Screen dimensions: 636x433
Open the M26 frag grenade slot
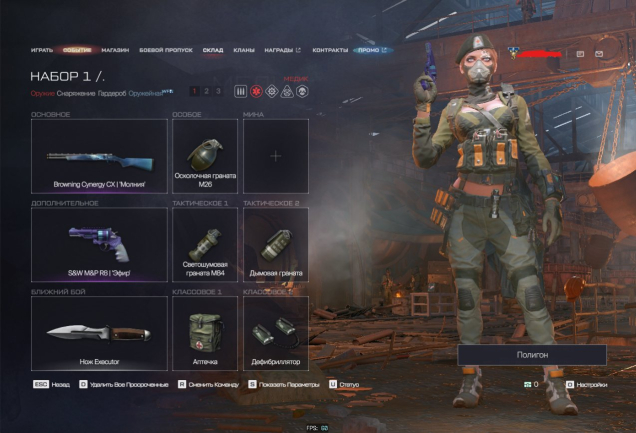pyautogui.click(x=205, y=157)
